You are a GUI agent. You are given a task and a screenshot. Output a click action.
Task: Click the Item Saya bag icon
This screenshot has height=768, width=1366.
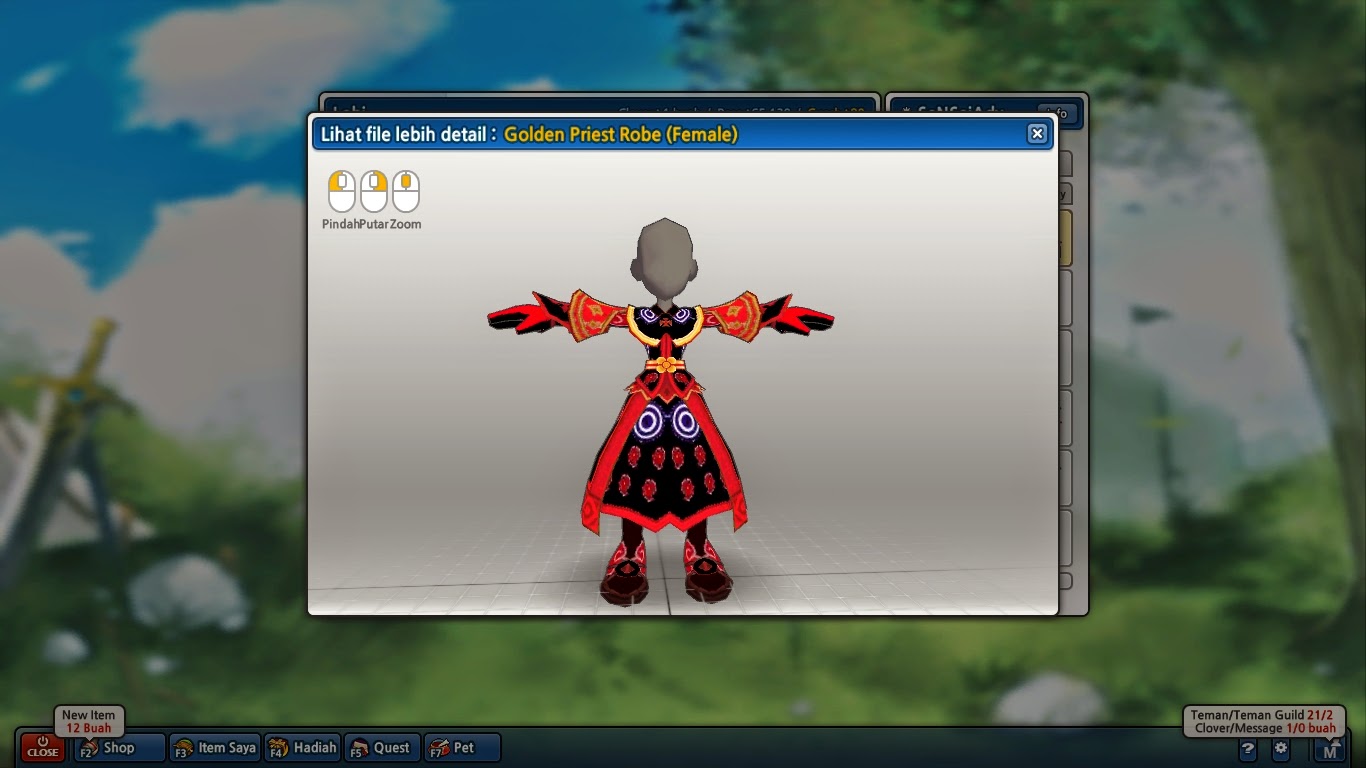click(x=183, y=747)
